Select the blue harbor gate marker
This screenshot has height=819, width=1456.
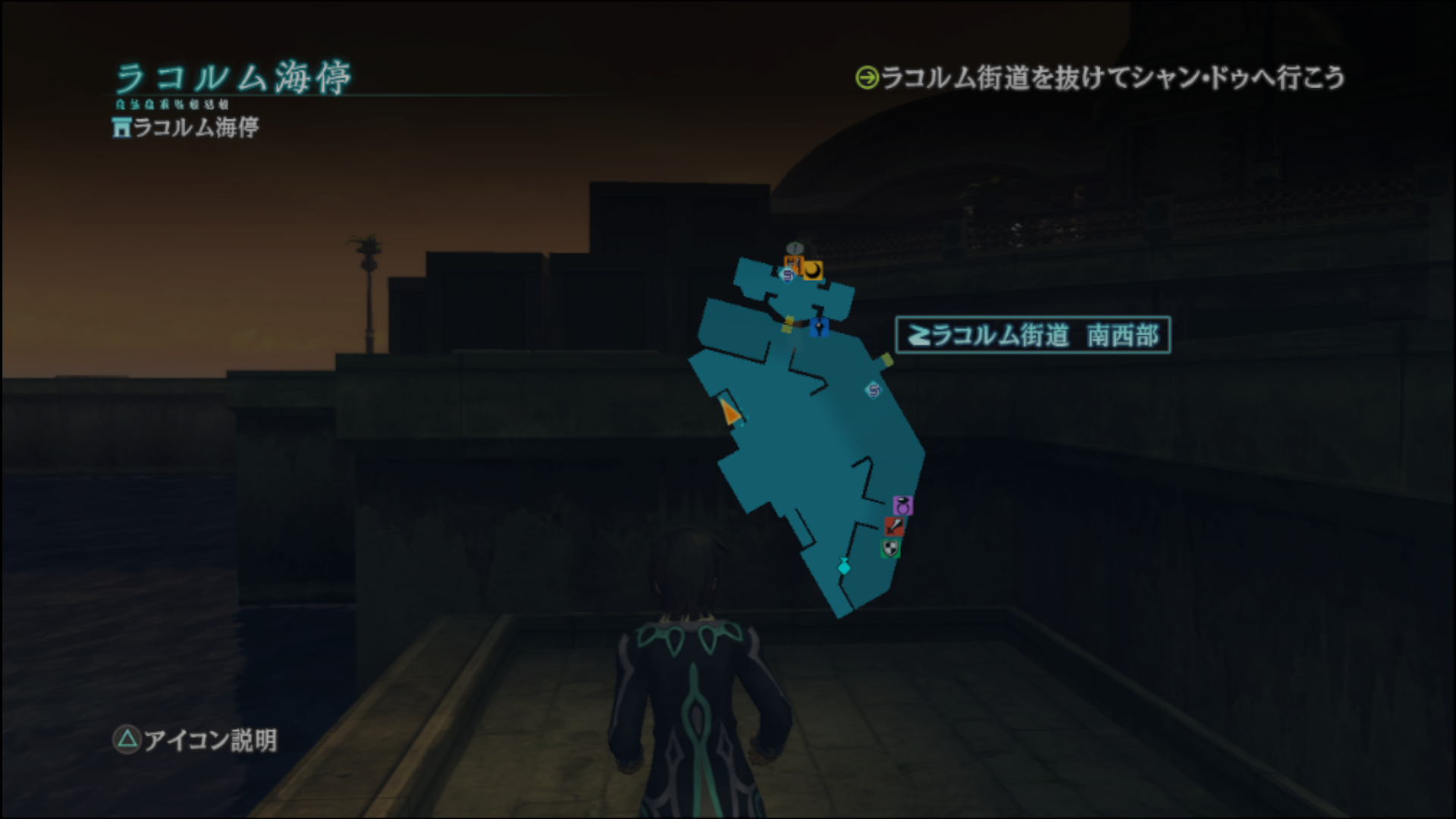(819, 328)
